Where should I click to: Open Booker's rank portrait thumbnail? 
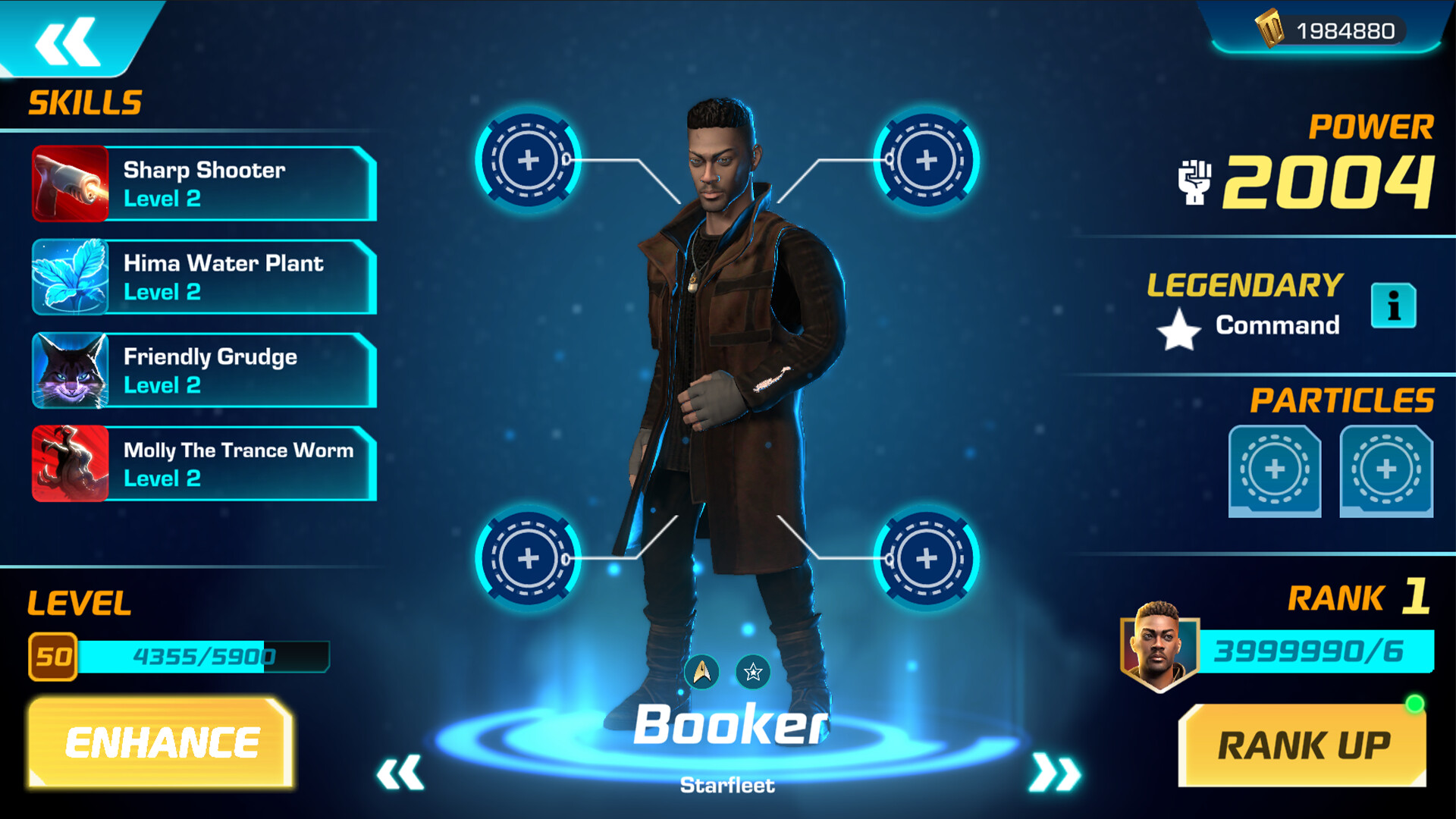tap(1159, 646)
